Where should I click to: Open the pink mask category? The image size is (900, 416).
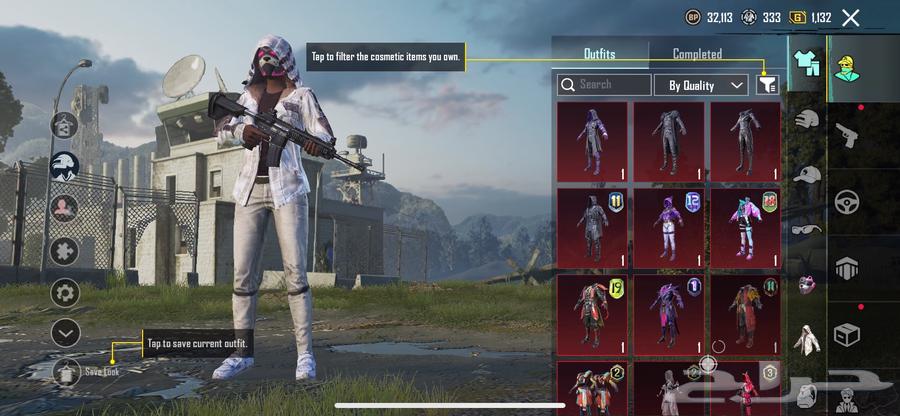[x=806, y=283]
